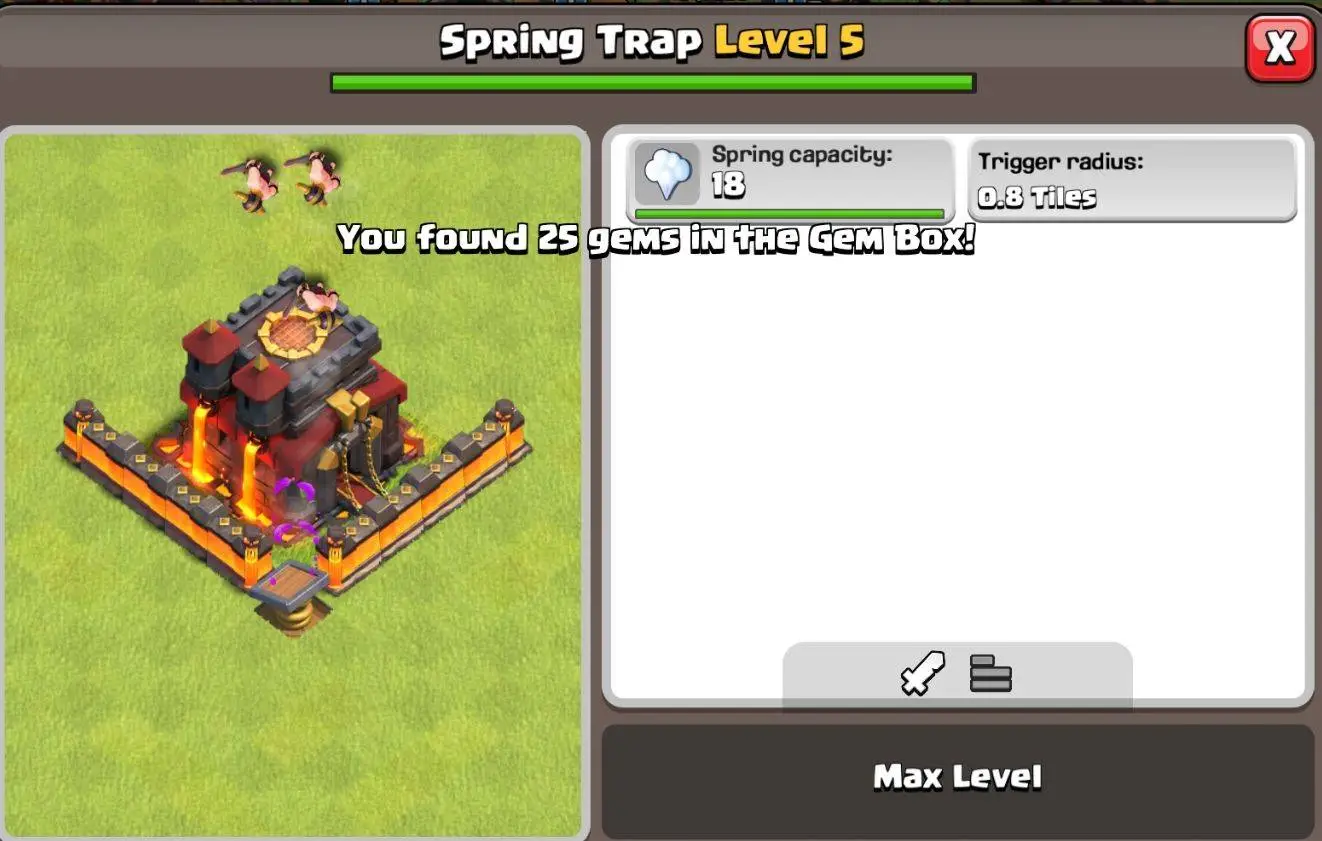Click the level progress bar under the title

[x=653, y=82]
